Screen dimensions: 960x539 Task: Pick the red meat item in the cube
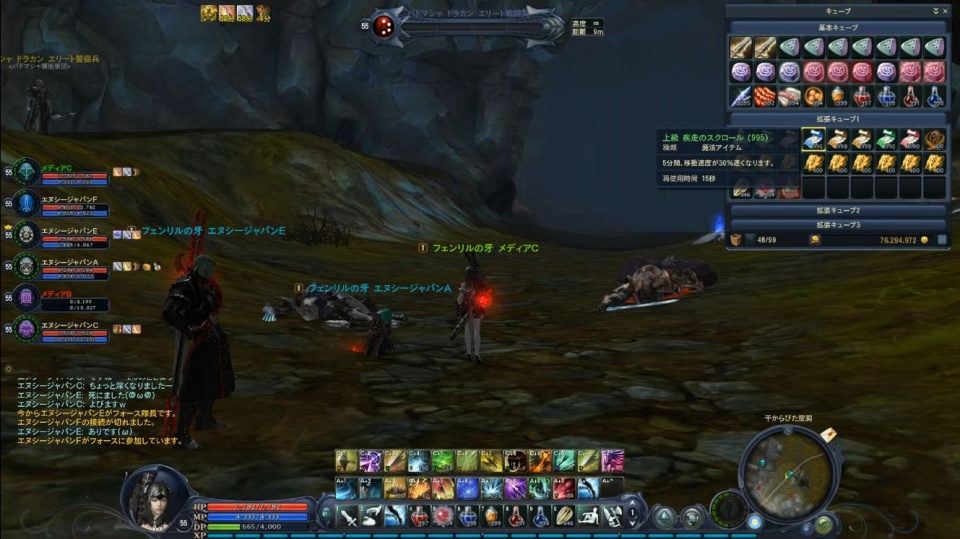(764, 96)
